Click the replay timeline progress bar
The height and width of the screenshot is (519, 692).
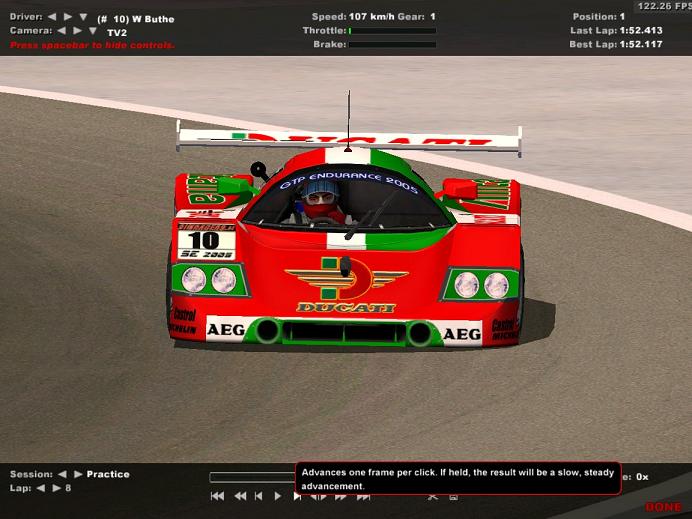[252, 477]
